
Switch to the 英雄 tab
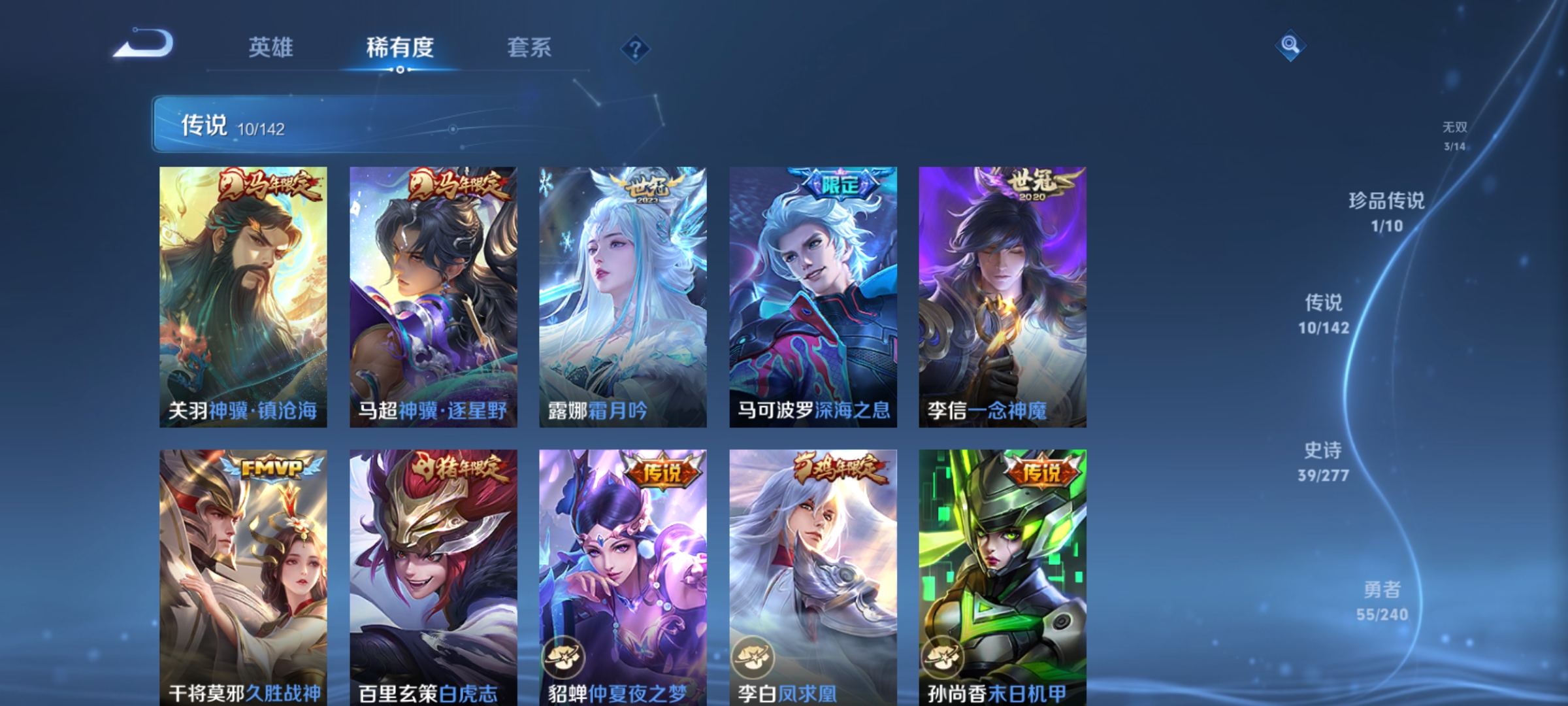tap(272, 47)
